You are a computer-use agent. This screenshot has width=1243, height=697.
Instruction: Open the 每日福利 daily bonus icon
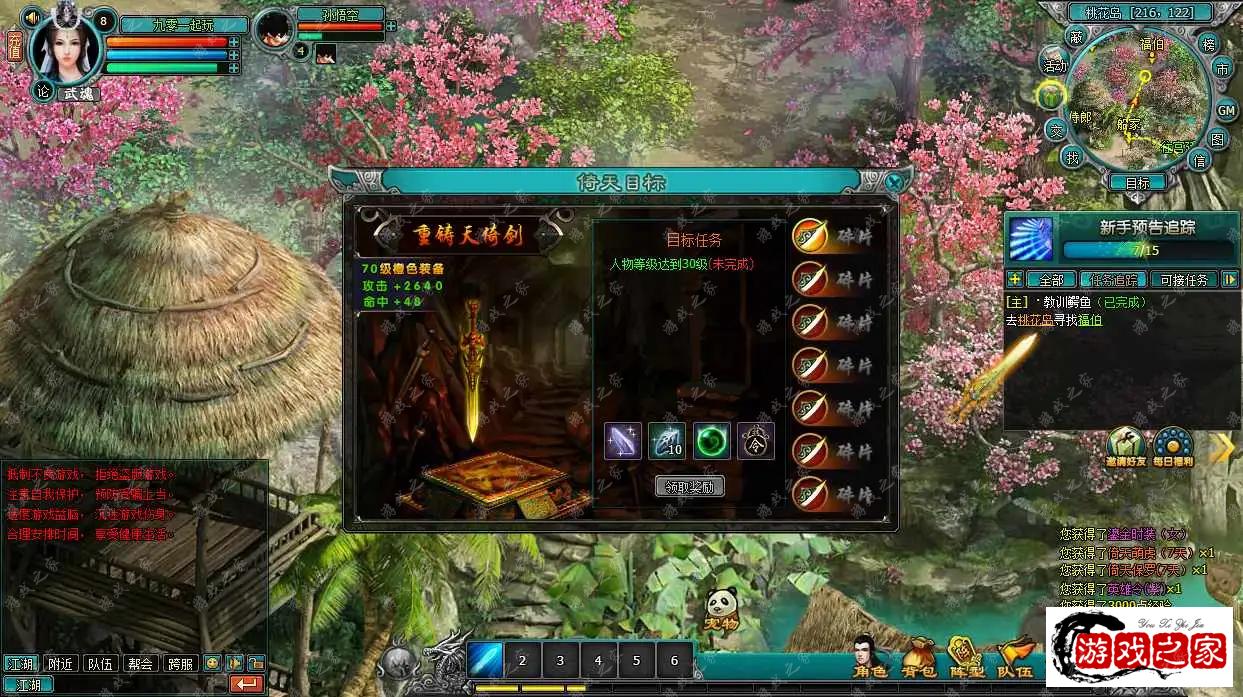pos(1172,447)
